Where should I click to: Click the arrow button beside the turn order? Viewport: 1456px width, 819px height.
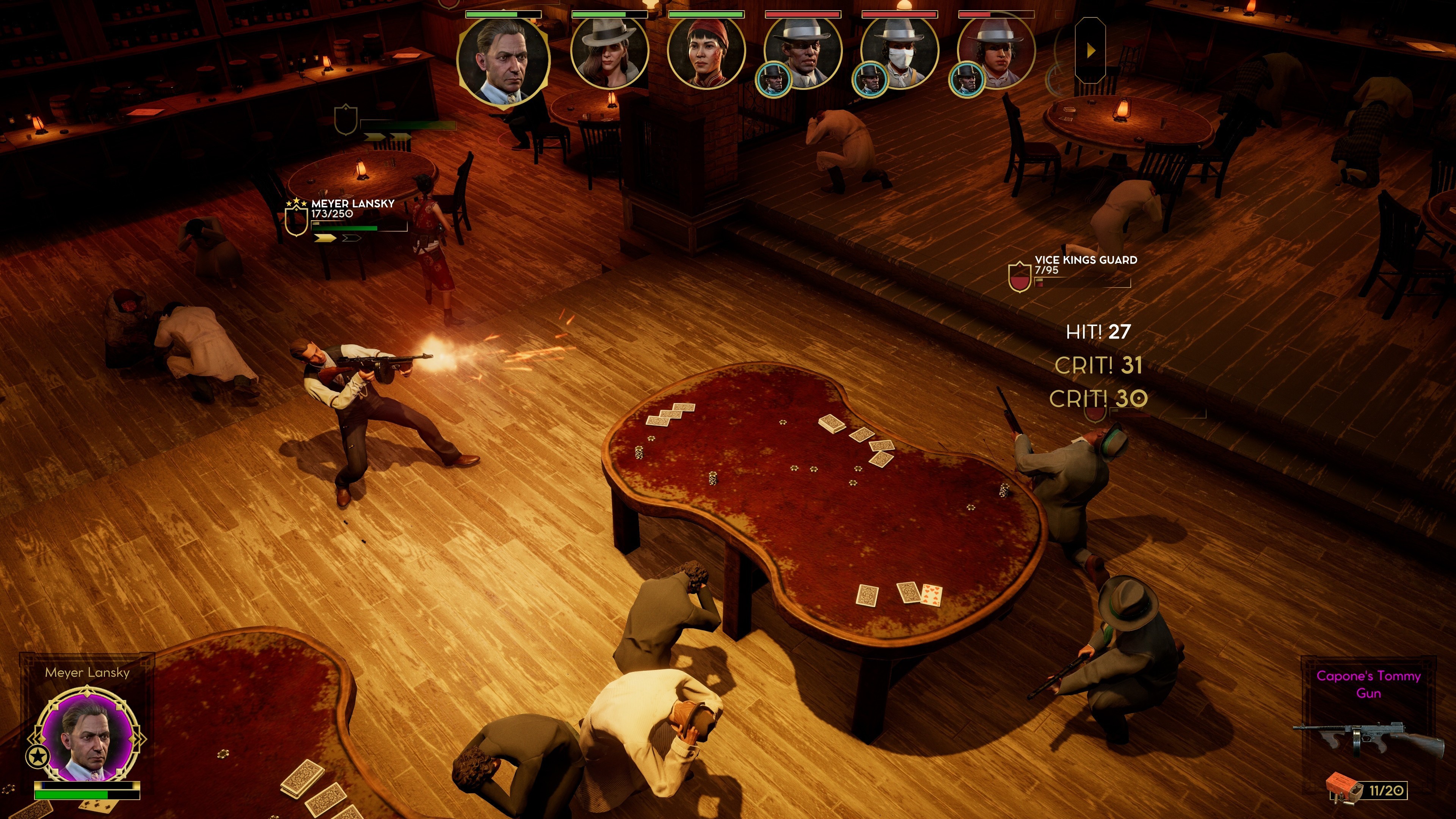[1090, 51]
